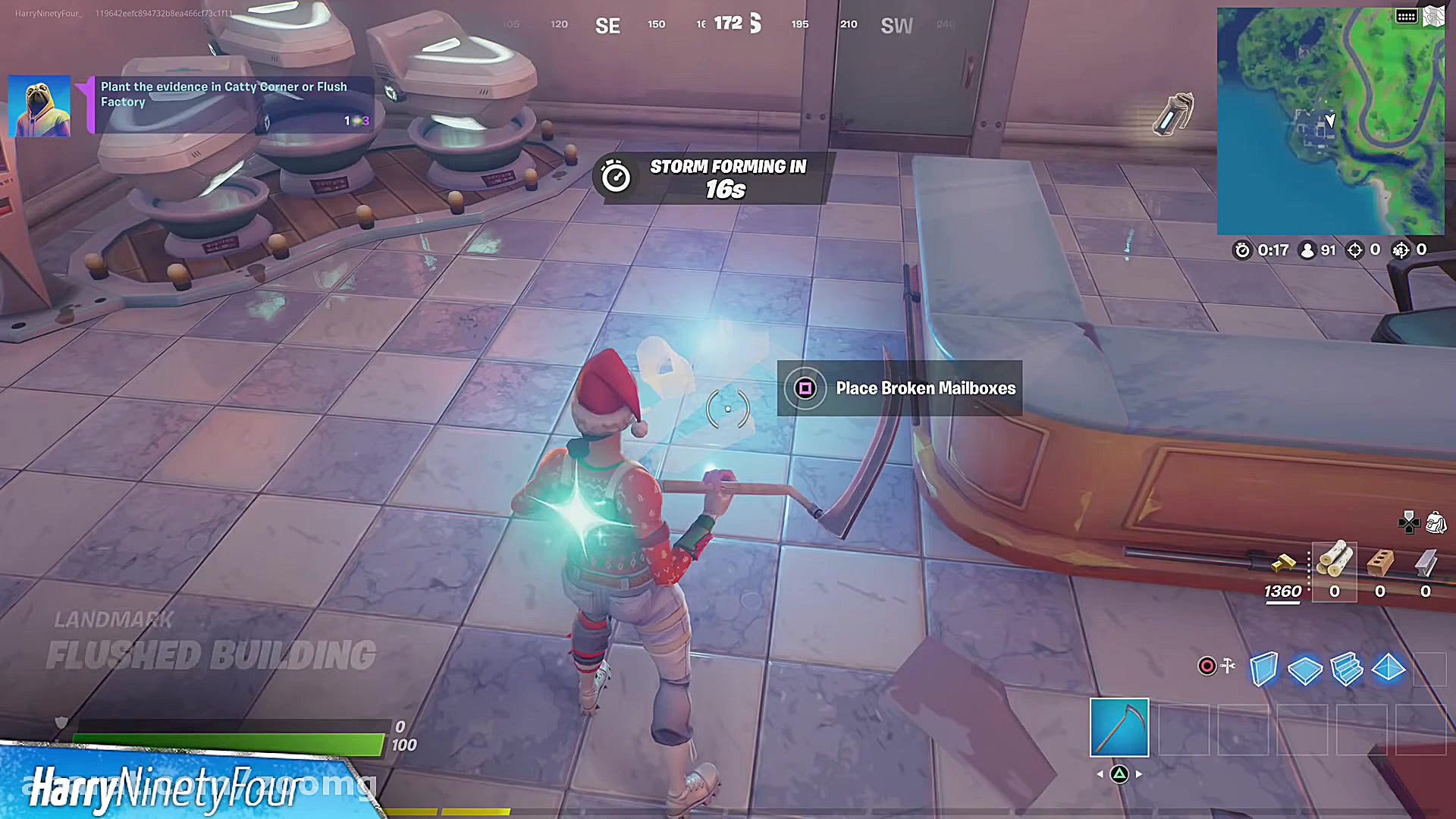Viewport: 1456px width, 819px height.
Task: Choose the floor building piece
Action: click(1305, 670)
